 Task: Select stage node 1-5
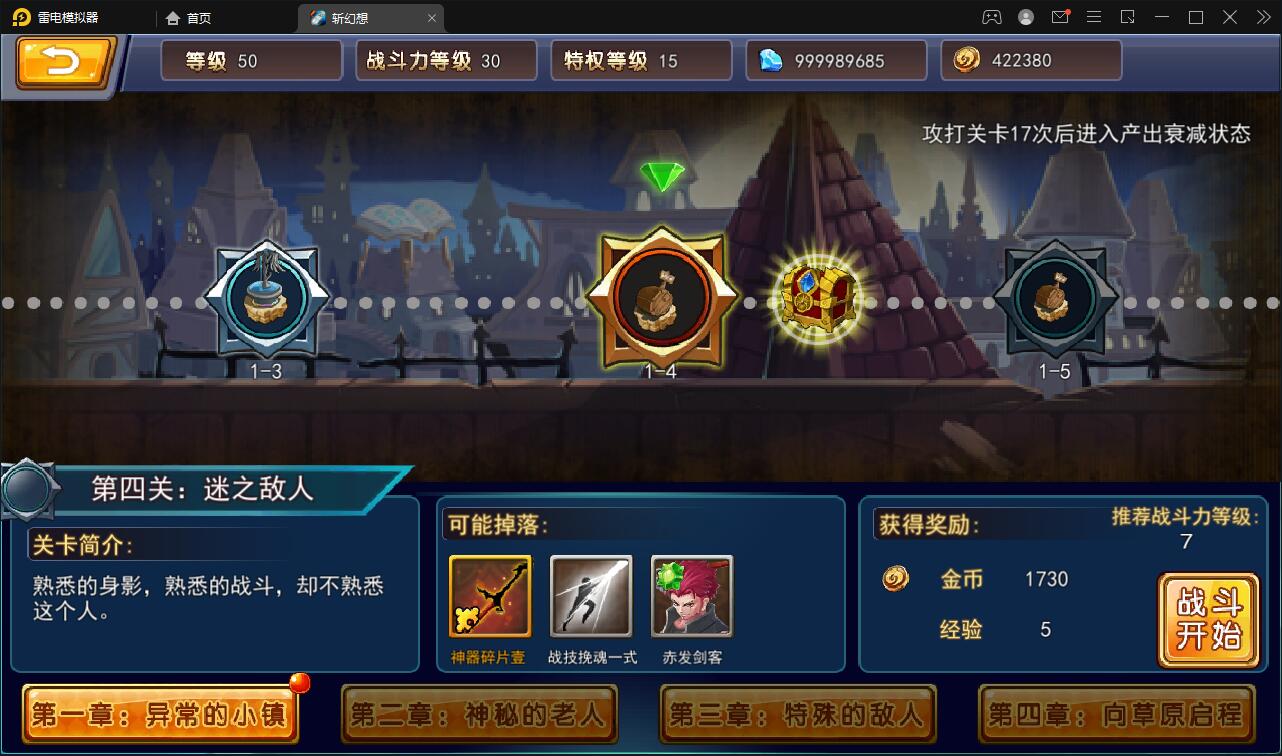pos(1055,300)
